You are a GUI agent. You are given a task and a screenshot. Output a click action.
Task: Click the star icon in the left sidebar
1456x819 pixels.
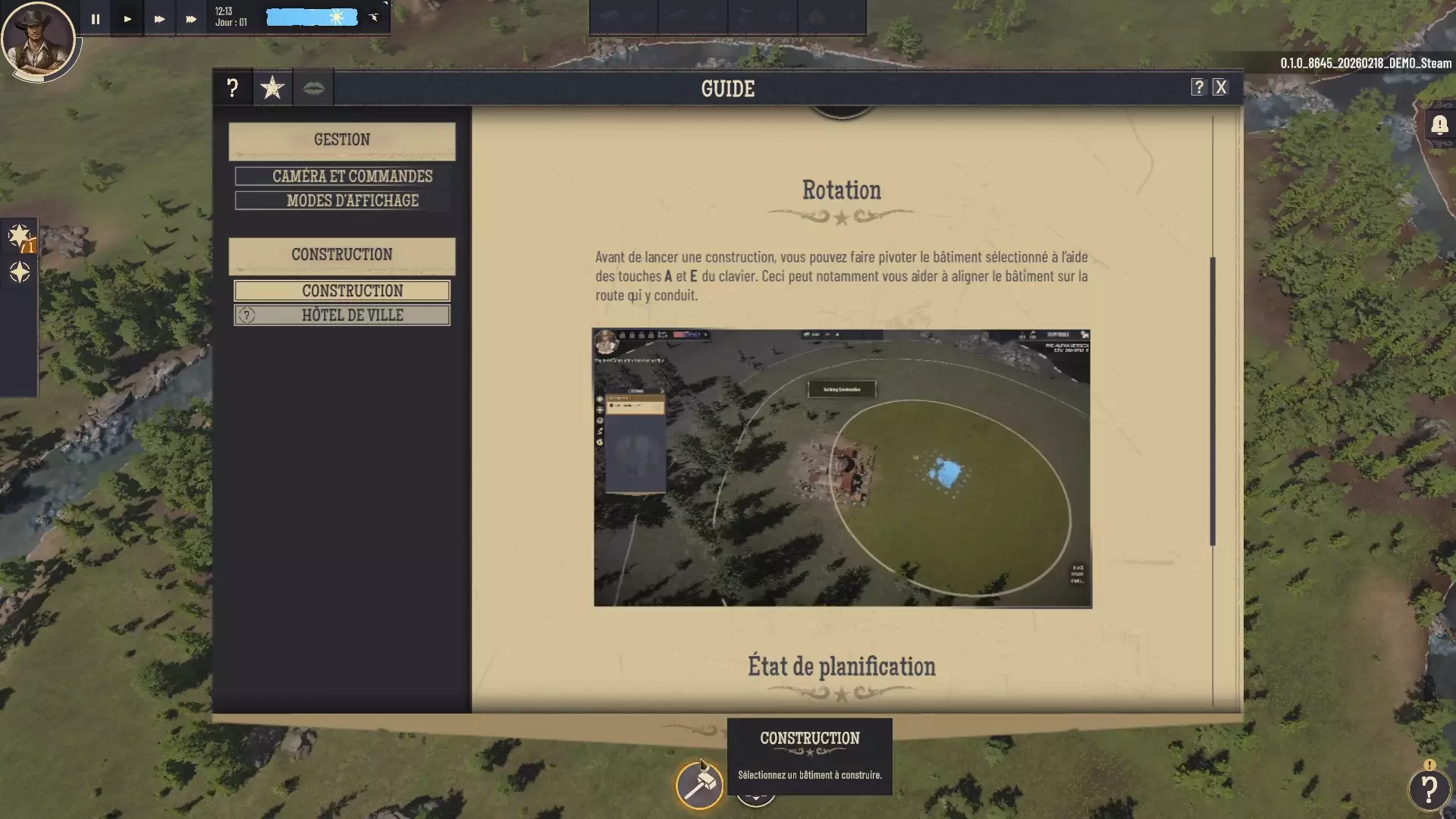pyautogui.click(x=20, y=237)
